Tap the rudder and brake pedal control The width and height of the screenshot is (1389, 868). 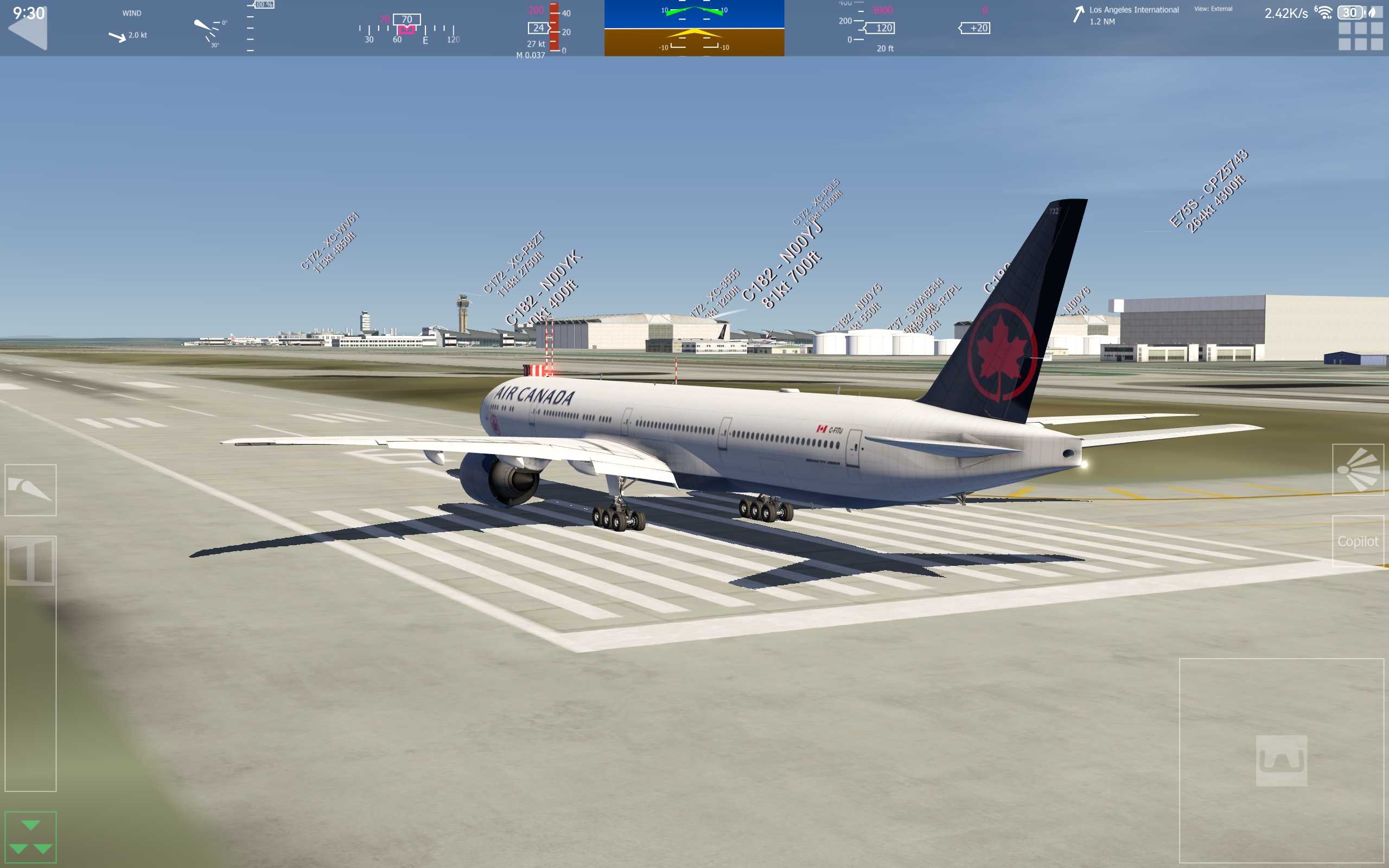1281,760
